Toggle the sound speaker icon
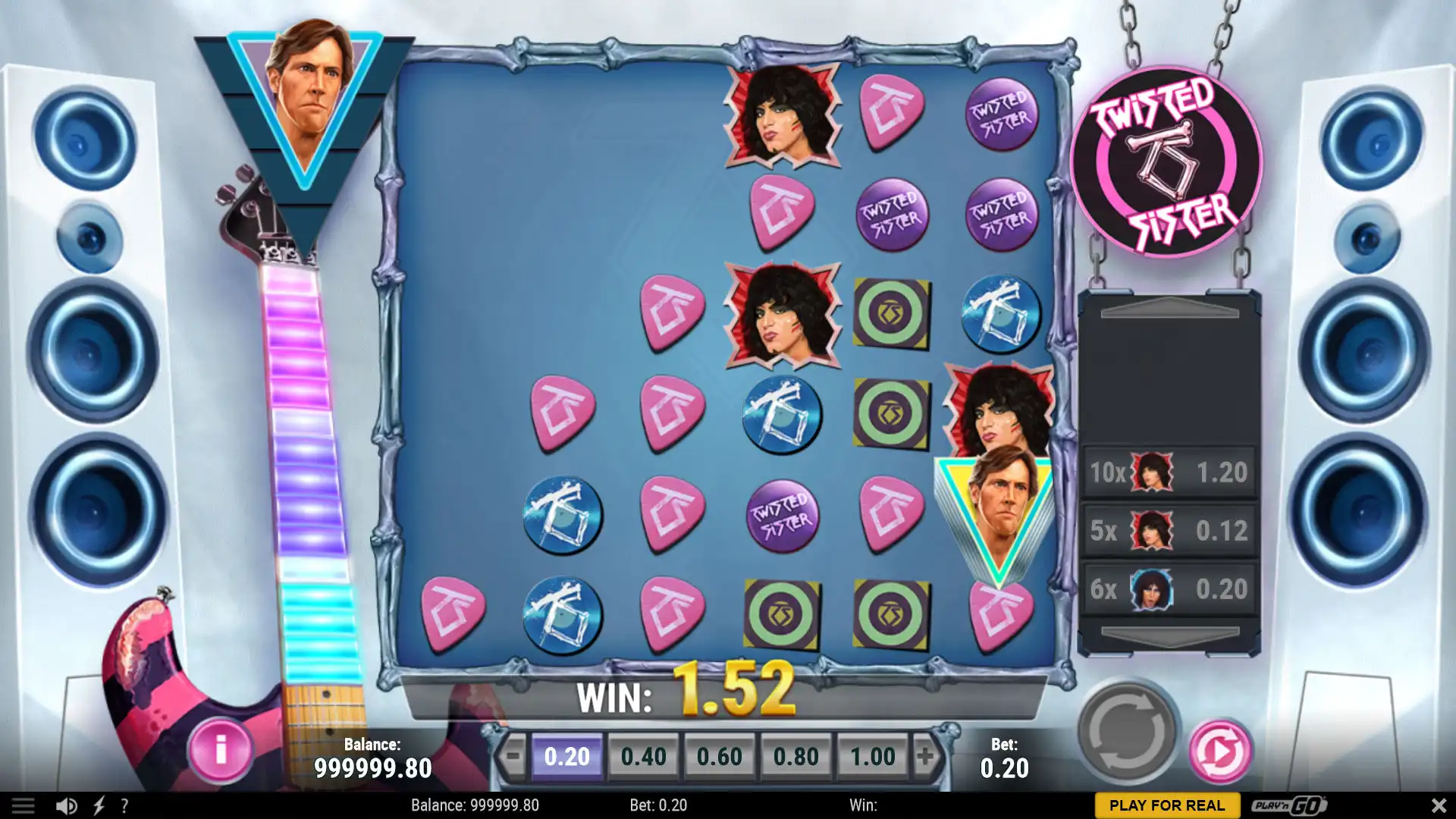Image resolution: width=1456 pixels, height=819 pixels. click(x=66, y=805)
